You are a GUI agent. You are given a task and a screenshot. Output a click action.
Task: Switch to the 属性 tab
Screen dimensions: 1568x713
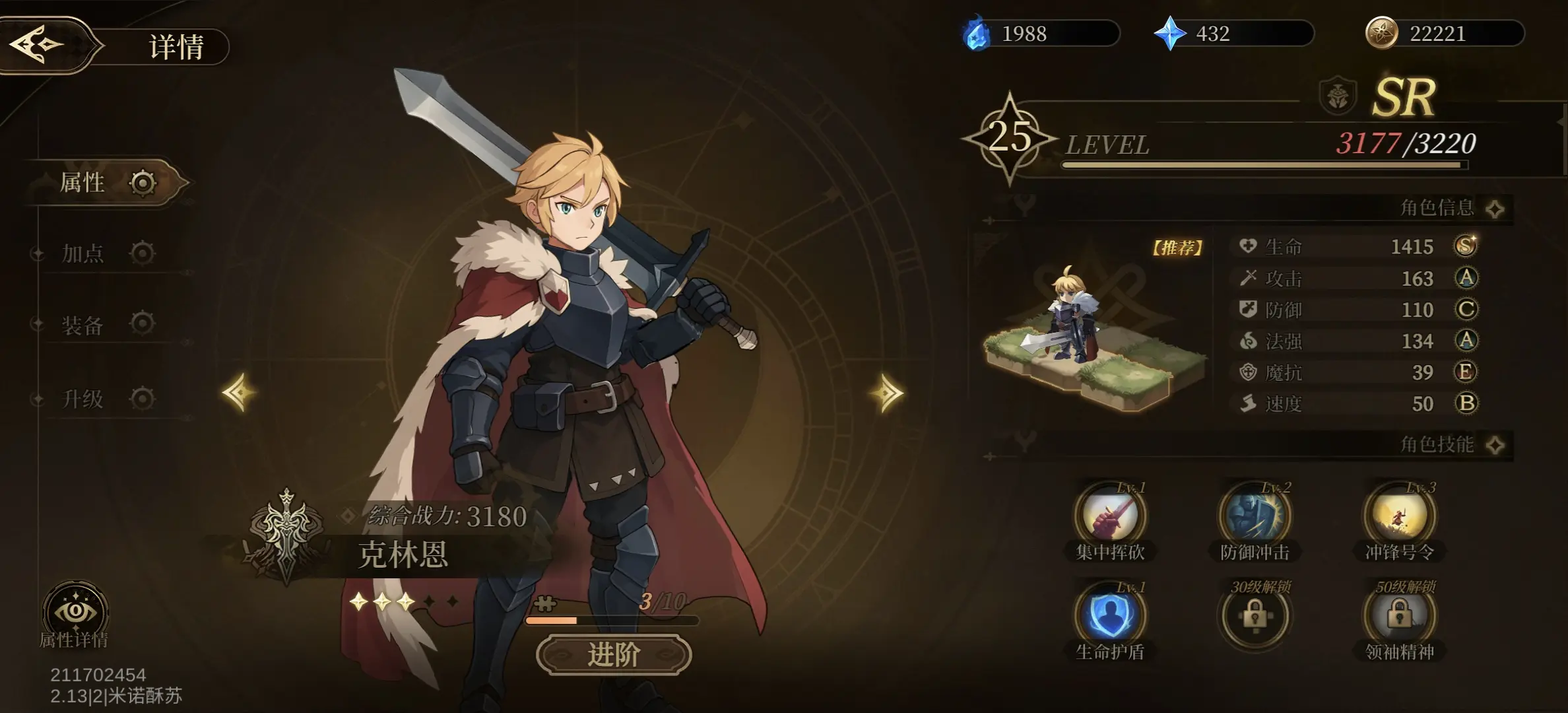tap(106, 183)
